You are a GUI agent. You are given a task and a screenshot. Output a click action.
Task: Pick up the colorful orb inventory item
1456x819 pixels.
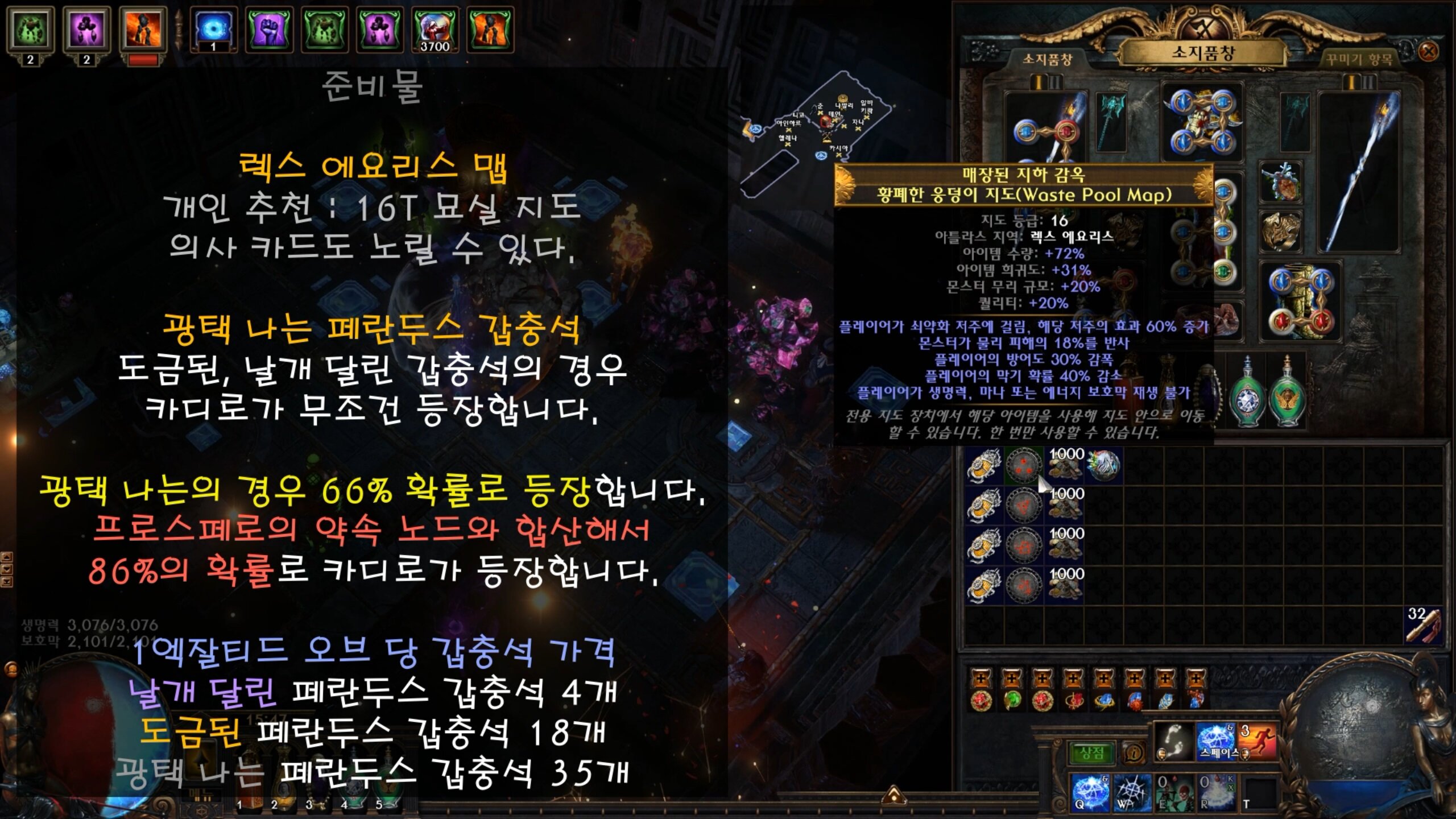tap(1104, 465)
